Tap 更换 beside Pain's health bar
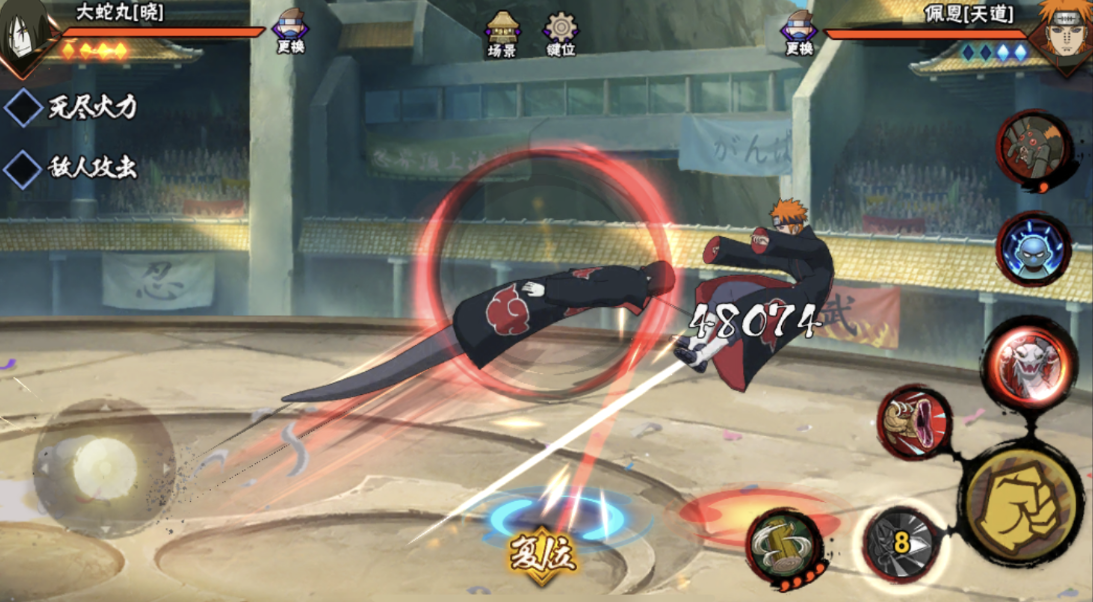 click(799, 31)
